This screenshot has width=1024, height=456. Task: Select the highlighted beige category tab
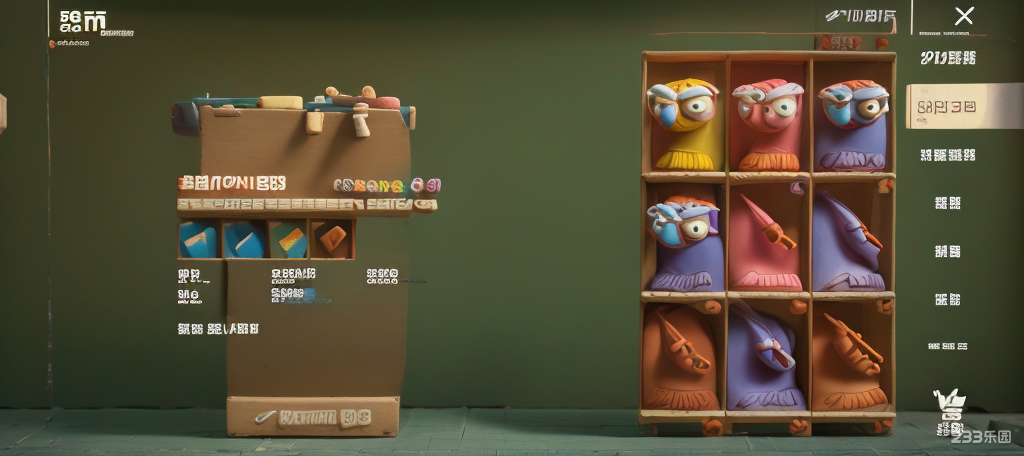coord(949,106)
